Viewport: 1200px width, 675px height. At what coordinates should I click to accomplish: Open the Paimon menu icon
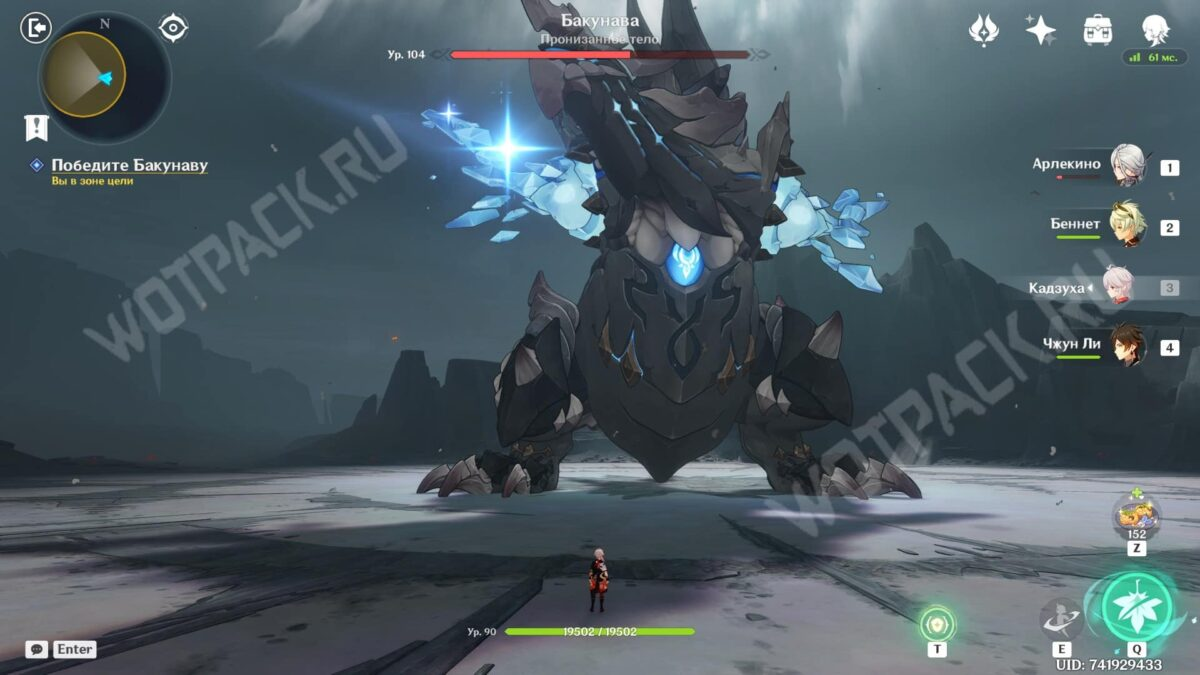(x=1156, y=30)
